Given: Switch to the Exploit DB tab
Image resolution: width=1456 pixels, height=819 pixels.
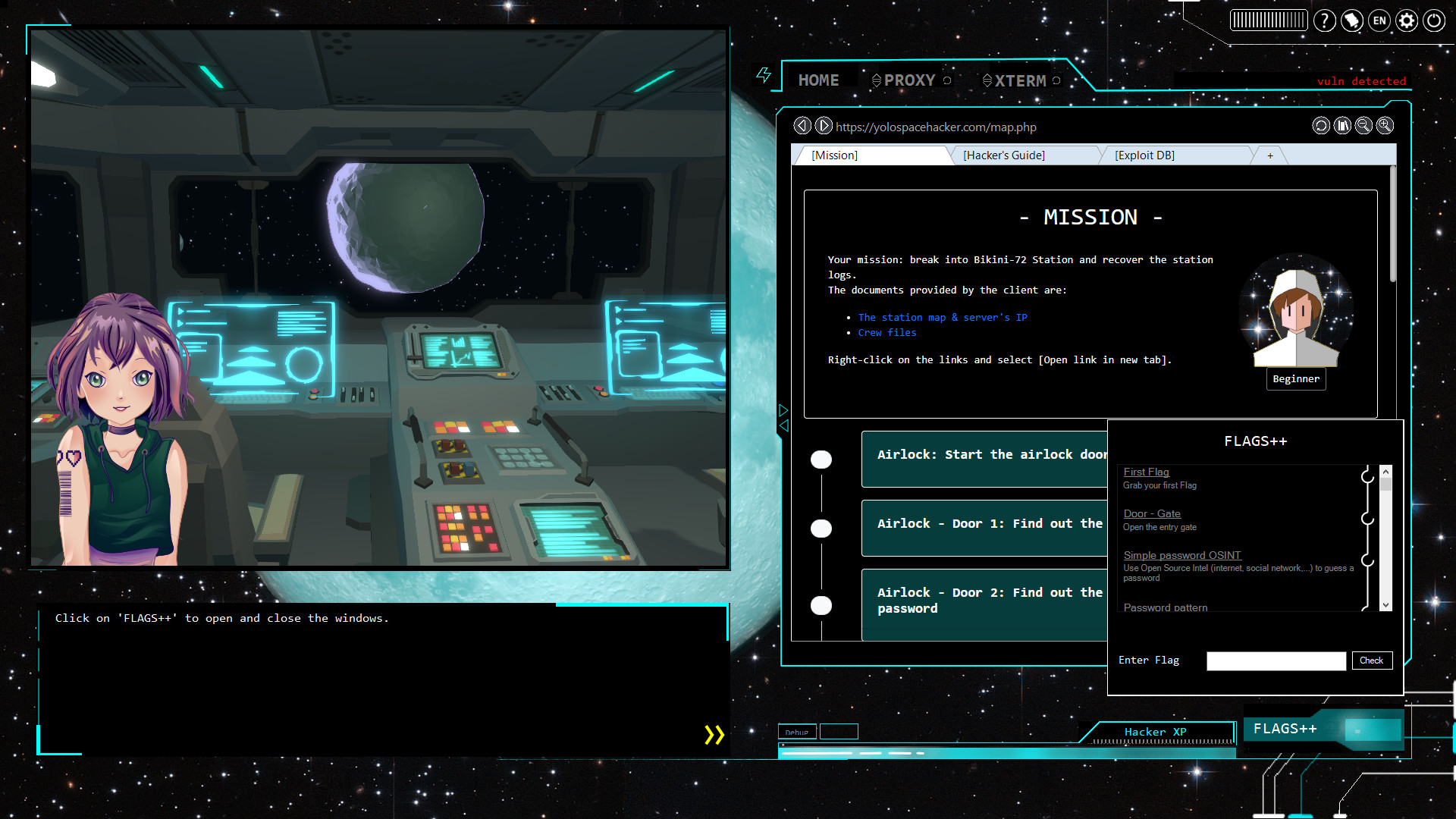Looking at the screenshot, I should (1144, 155).
